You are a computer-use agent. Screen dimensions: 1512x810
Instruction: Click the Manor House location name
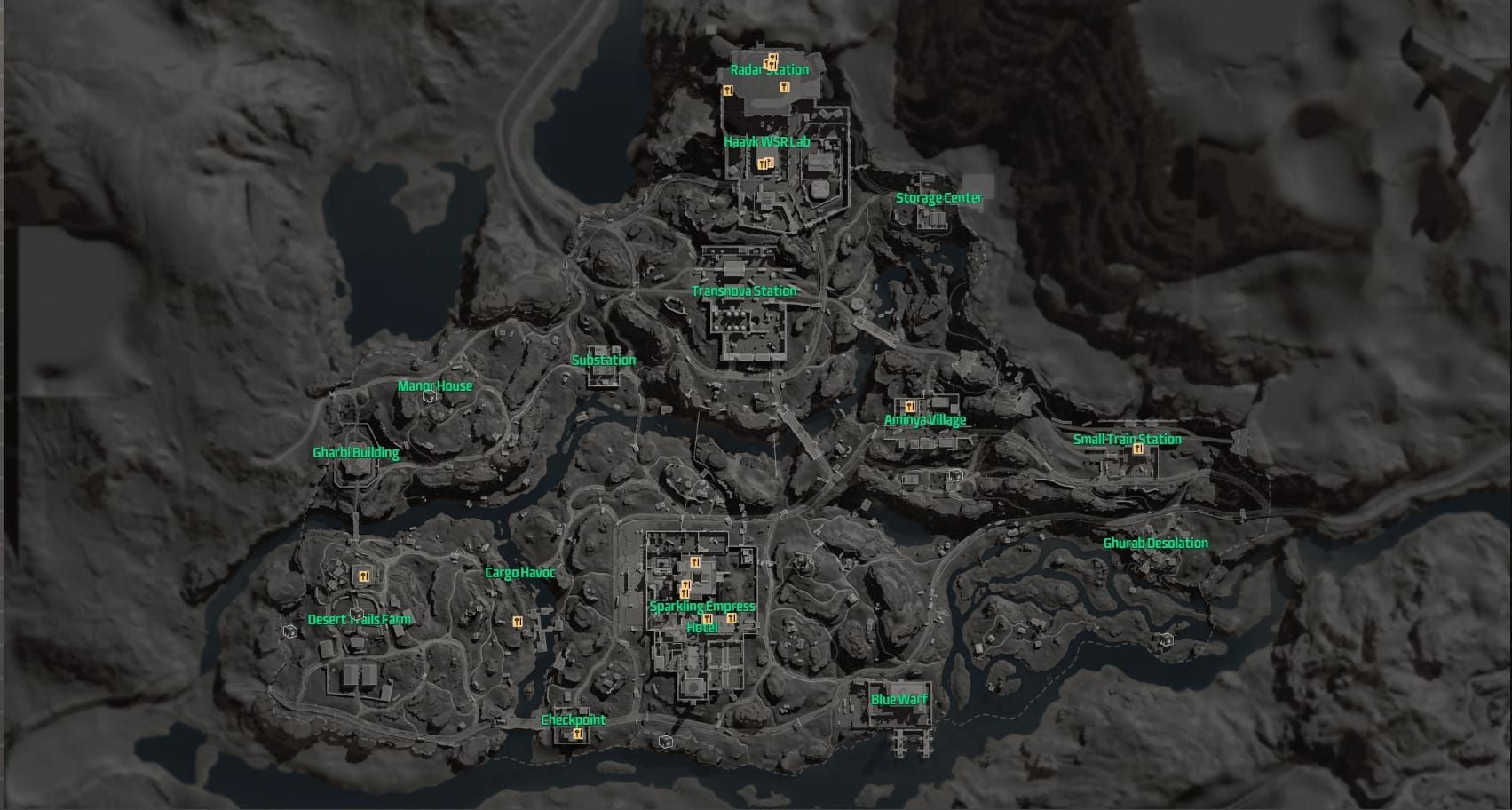tap(433, 386)
